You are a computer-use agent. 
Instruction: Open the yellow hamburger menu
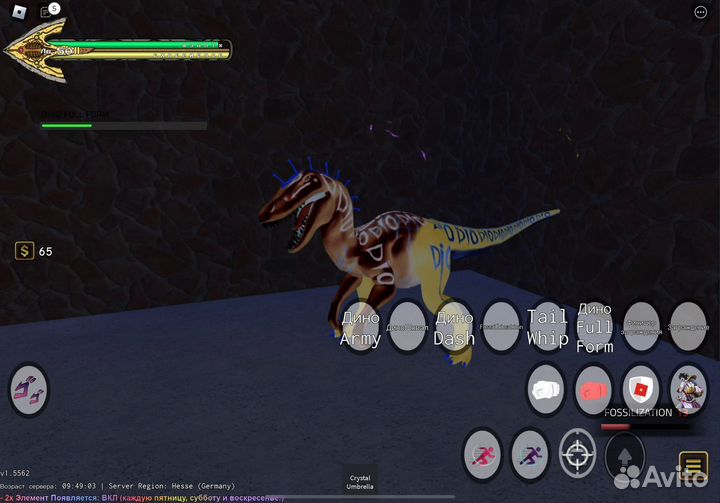tap(693, 468)
